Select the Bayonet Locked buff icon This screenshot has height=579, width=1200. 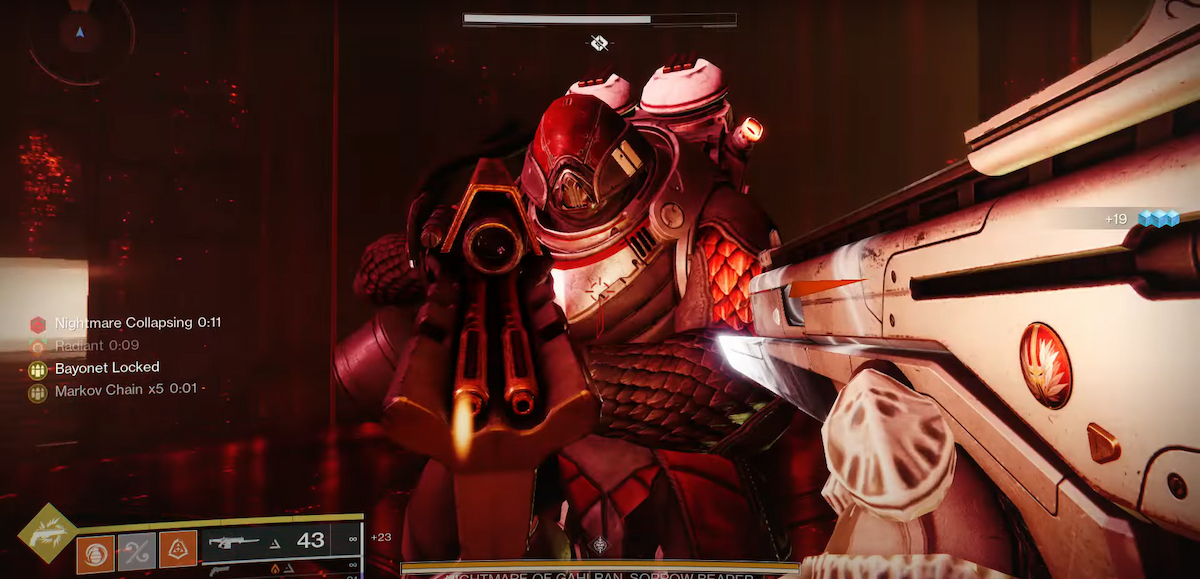(x=38, y=369)
